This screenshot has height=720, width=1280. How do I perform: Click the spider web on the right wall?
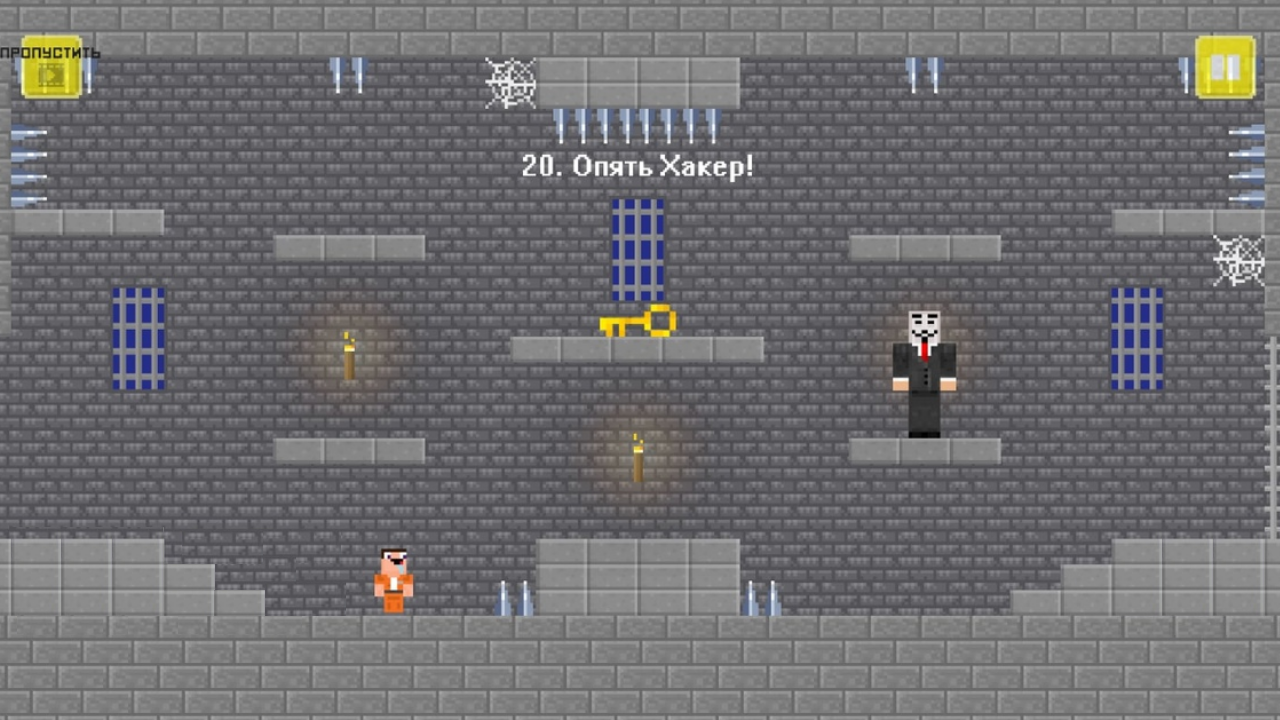point(1240,260)
